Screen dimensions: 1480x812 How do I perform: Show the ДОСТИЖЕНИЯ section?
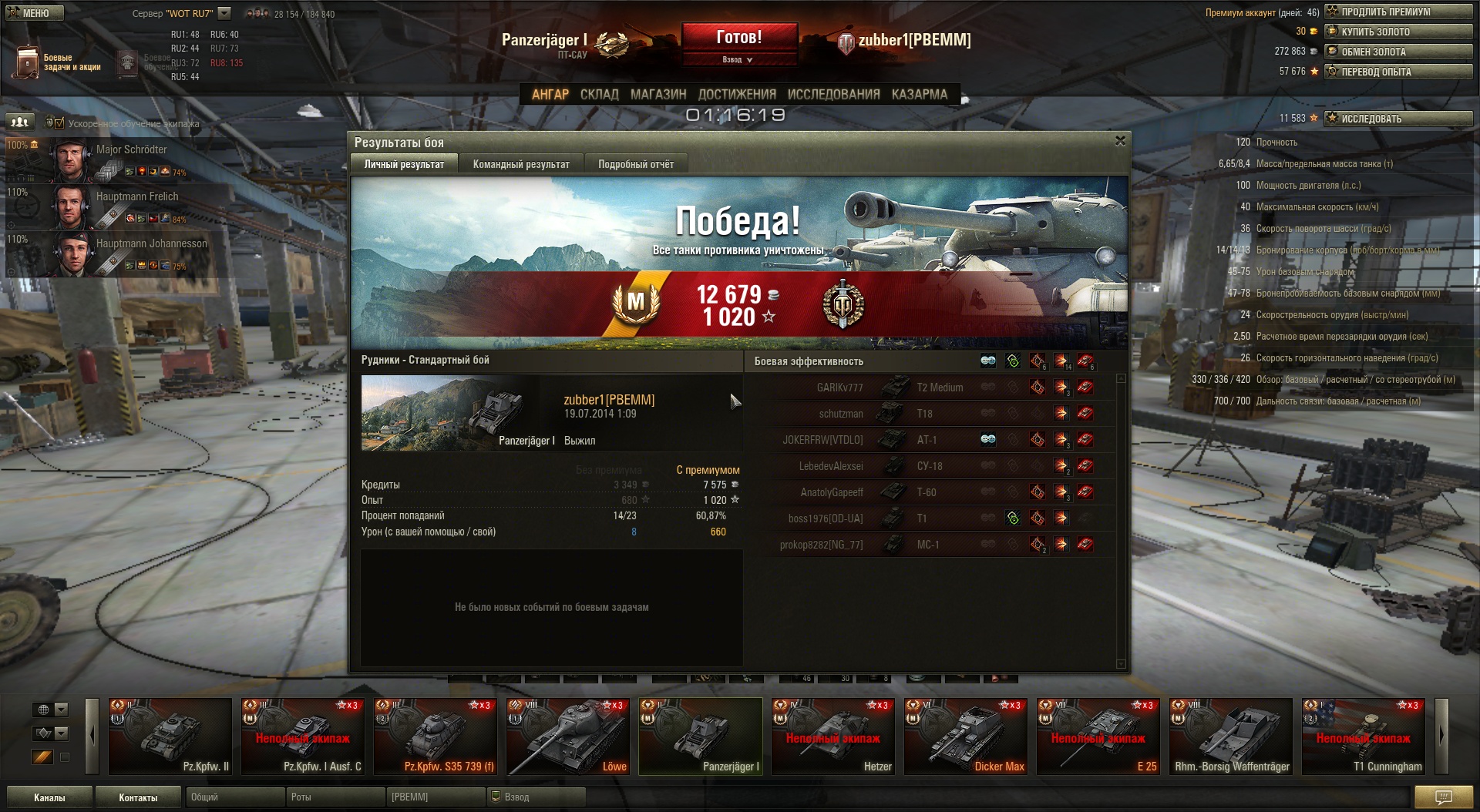pos(736,94)
